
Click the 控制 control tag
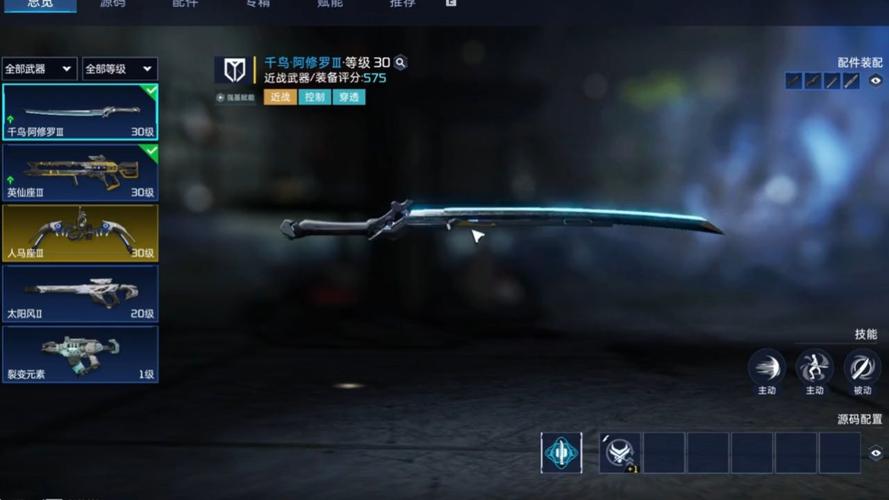[315, 97]
